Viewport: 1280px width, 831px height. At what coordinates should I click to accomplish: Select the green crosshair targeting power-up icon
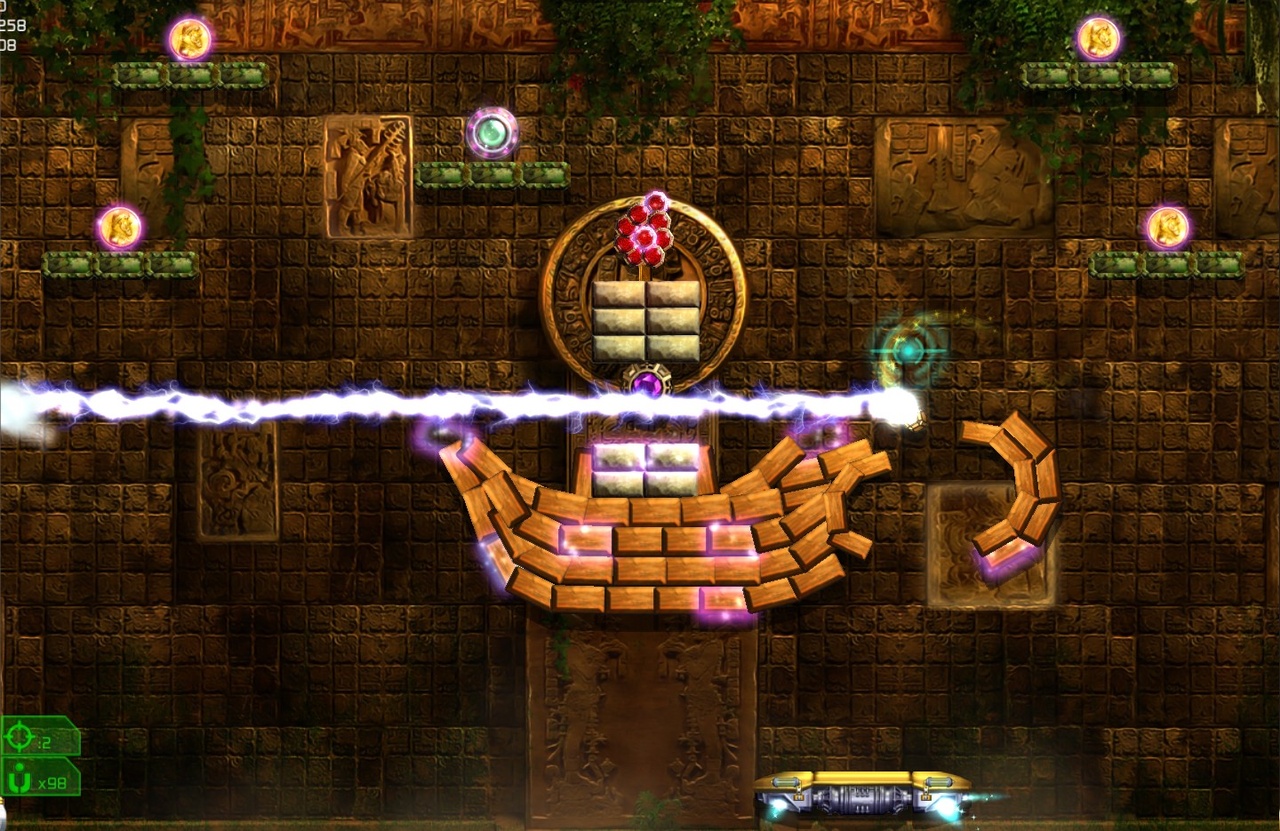coord(20,739)
